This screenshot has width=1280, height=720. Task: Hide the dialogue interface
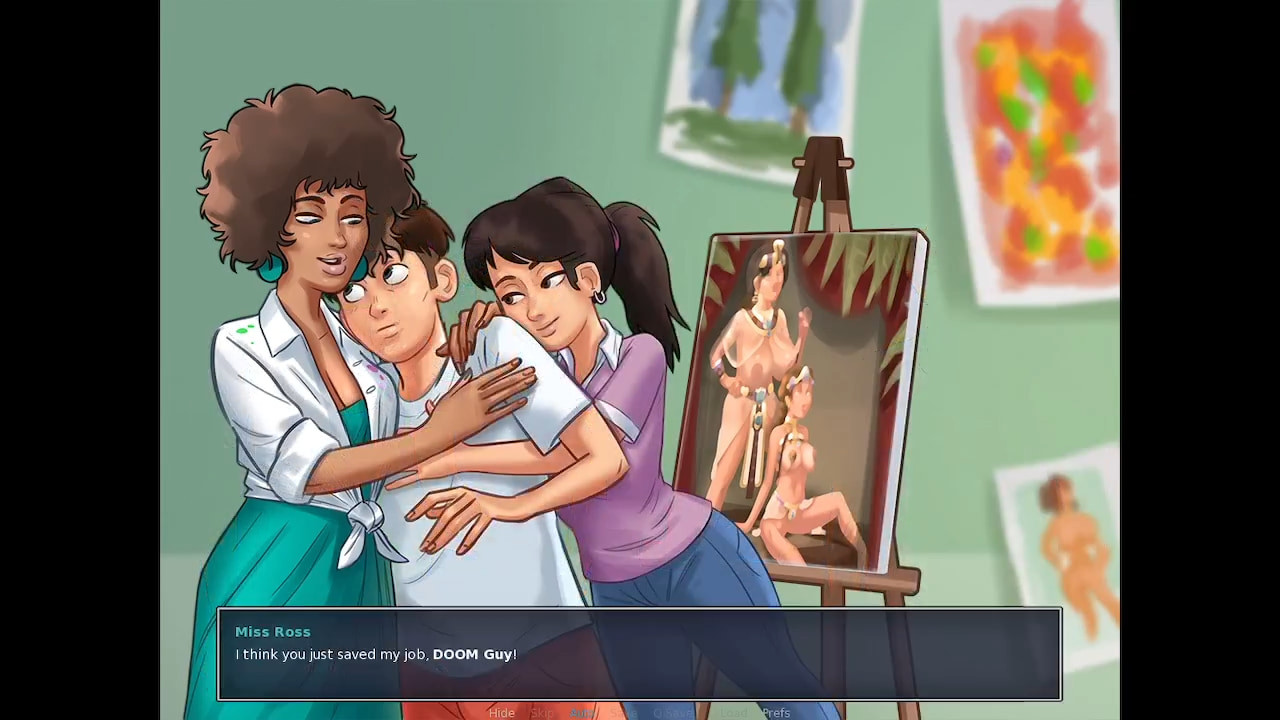(503, 712)
